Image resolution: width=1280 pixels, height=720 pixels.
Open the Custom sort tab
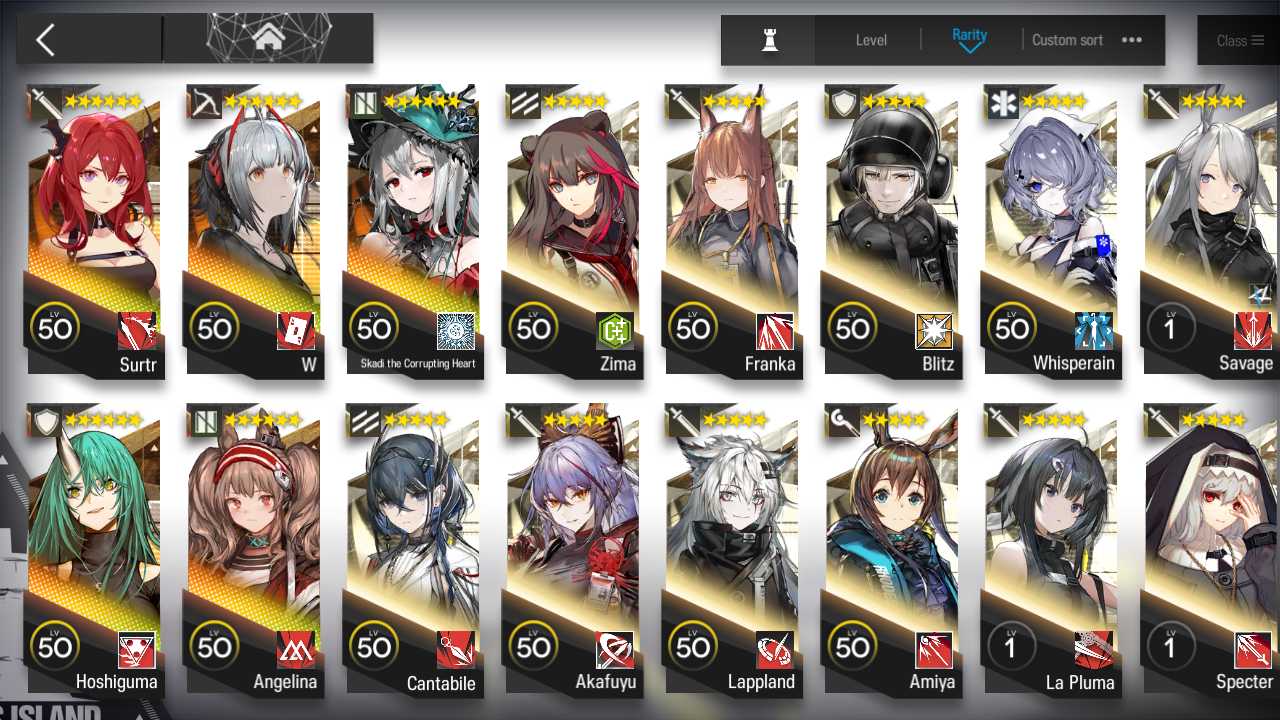coord(1067,40)
